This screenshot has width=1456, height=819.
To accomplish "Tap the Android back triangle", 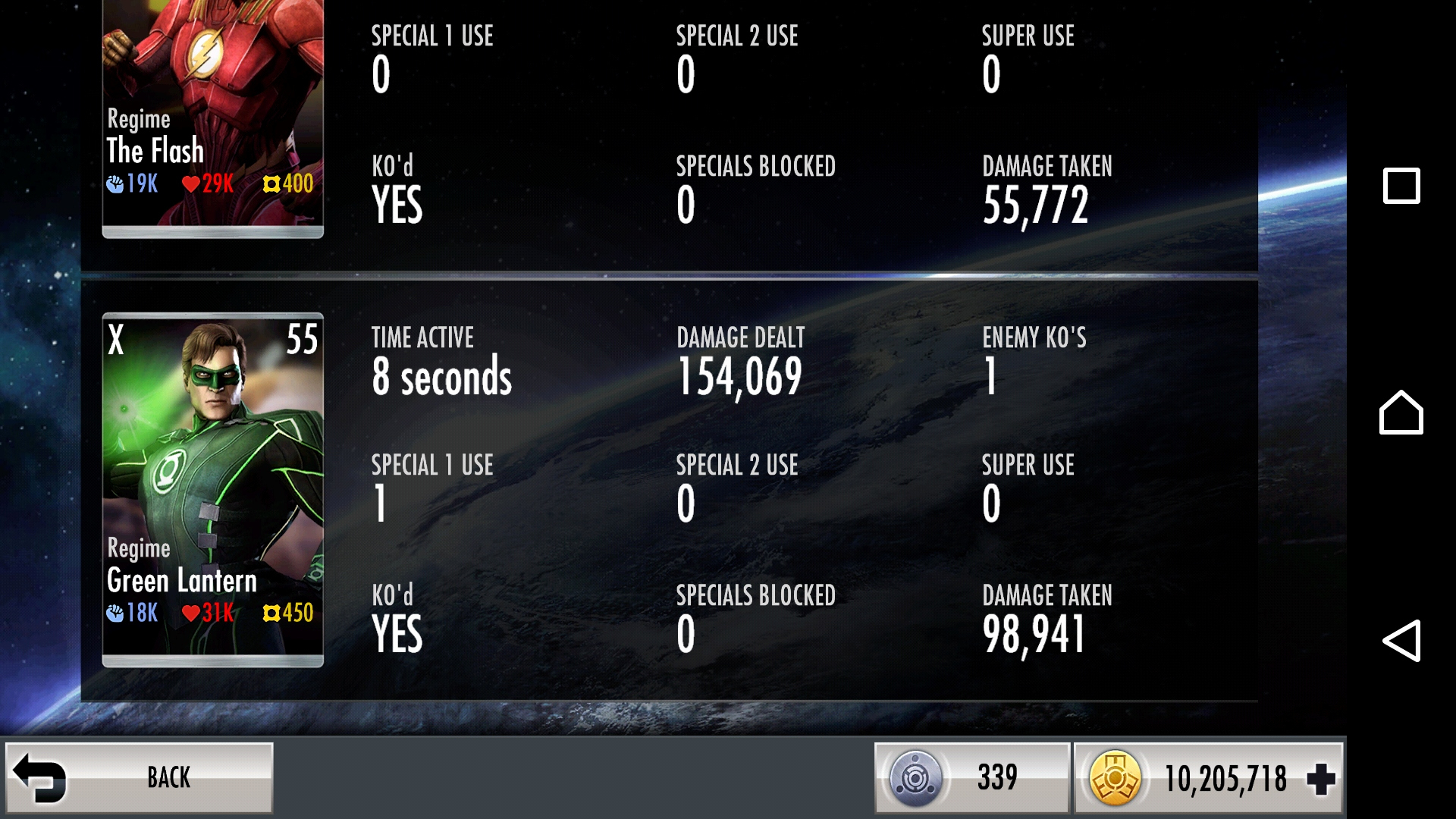I will pyautogui.click(x=1401, y=641).
